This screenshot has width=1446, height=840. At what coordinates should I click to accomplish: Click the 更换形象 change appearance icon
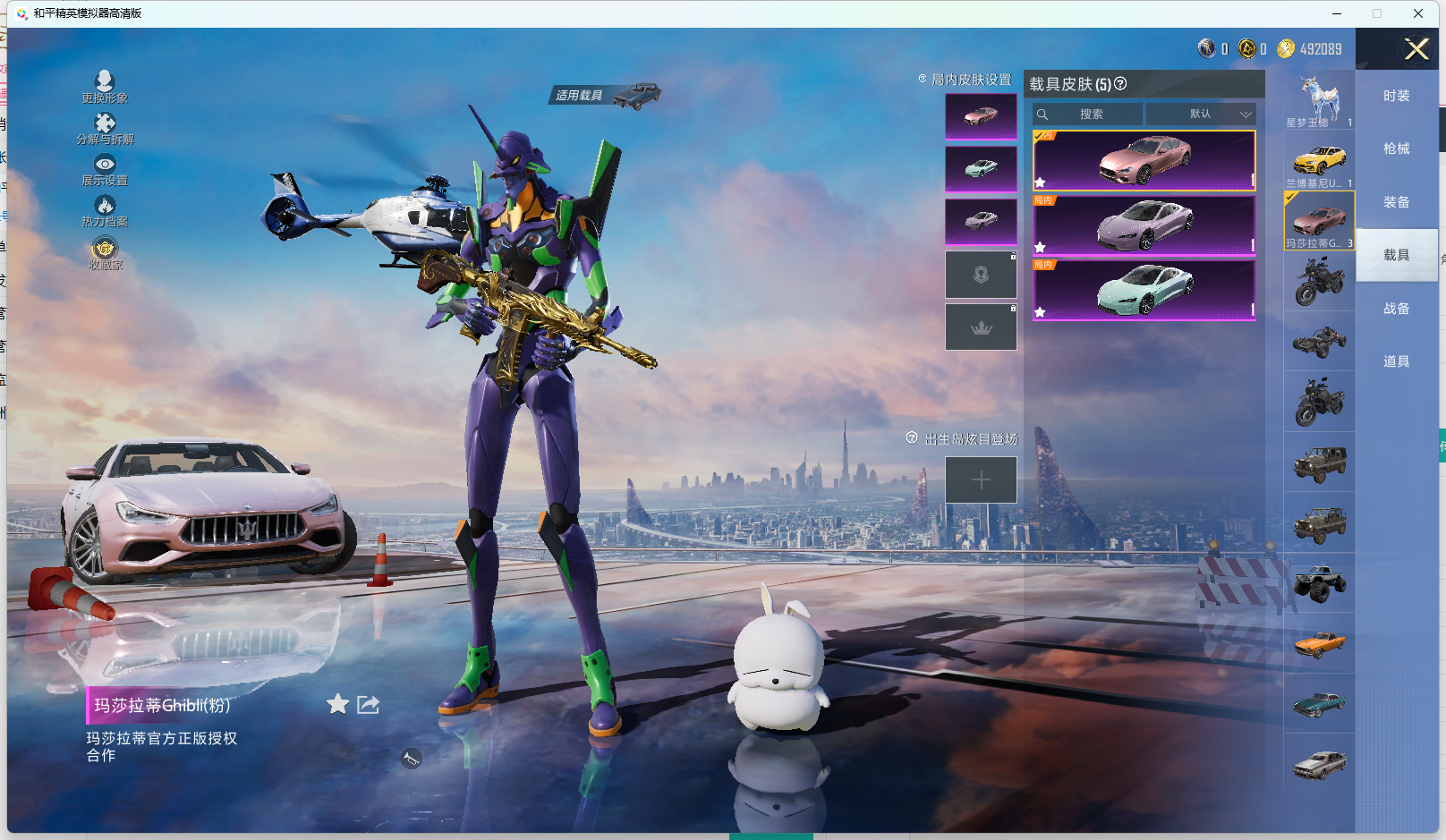105,87
